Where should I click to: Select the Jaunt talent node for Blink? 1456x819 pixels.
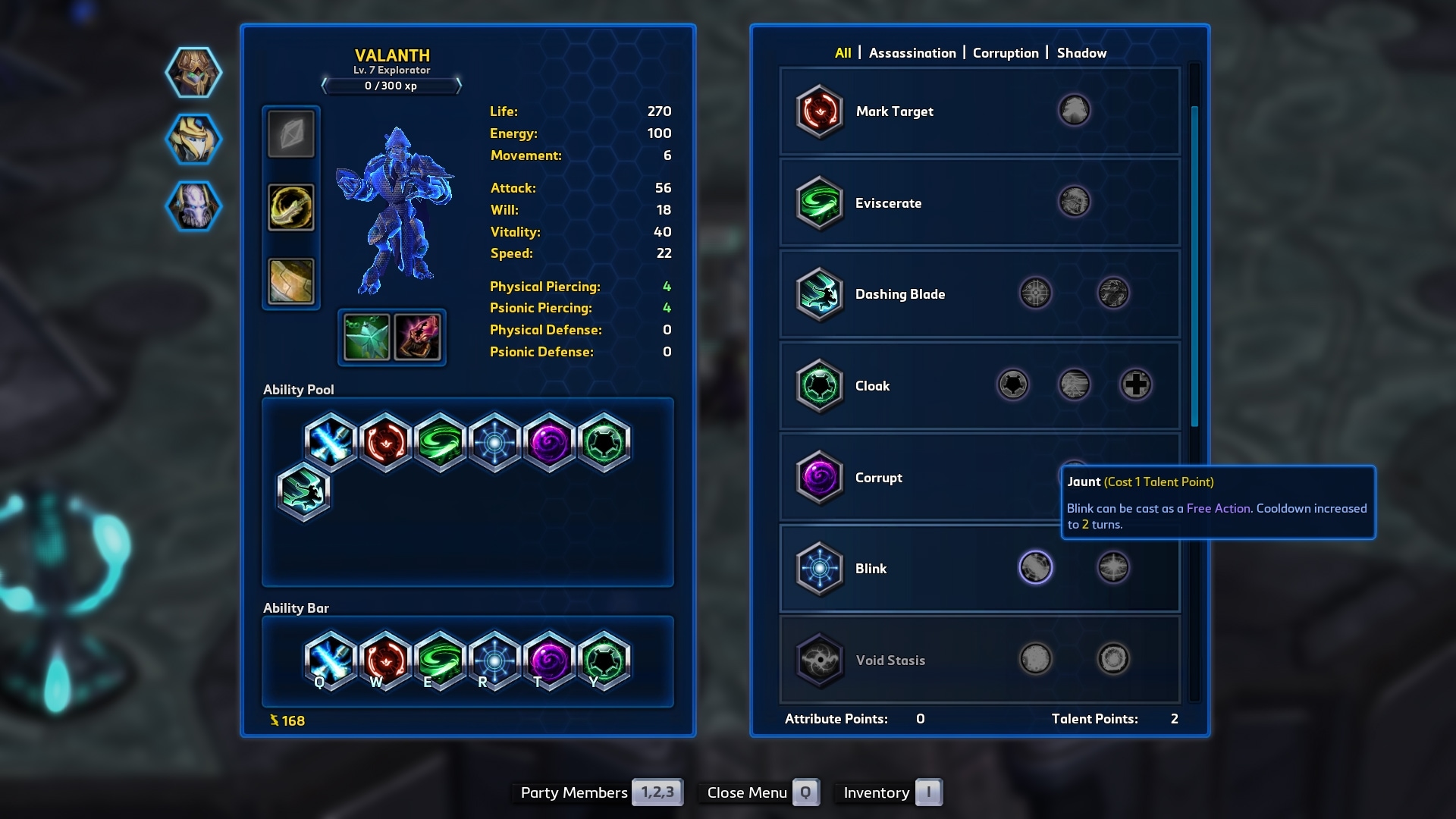[x=1035, y=567]
